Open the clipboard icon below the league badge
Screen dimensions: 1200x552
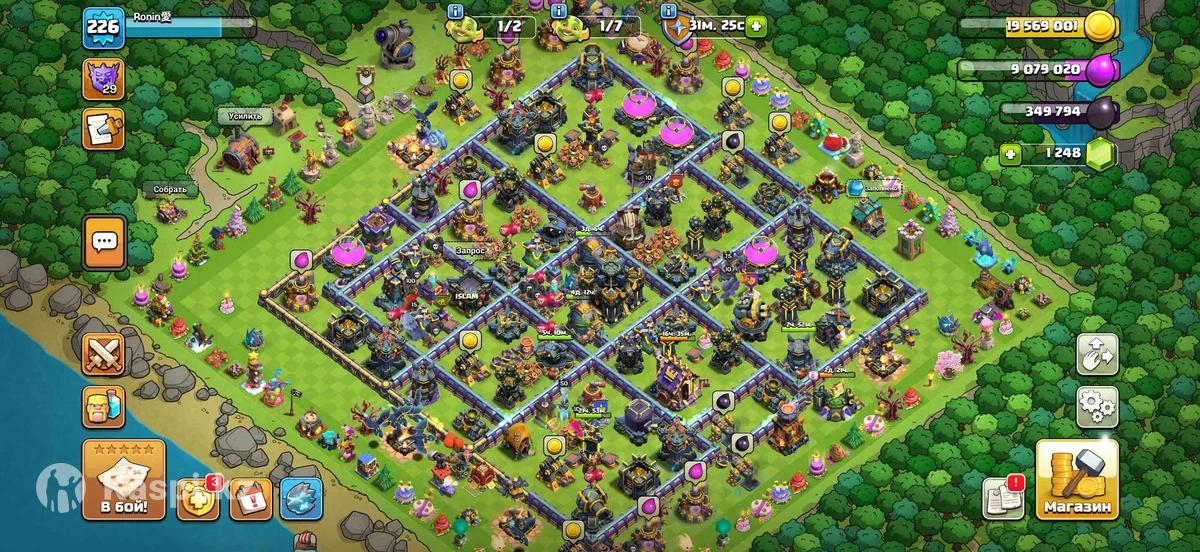point(104,128)
